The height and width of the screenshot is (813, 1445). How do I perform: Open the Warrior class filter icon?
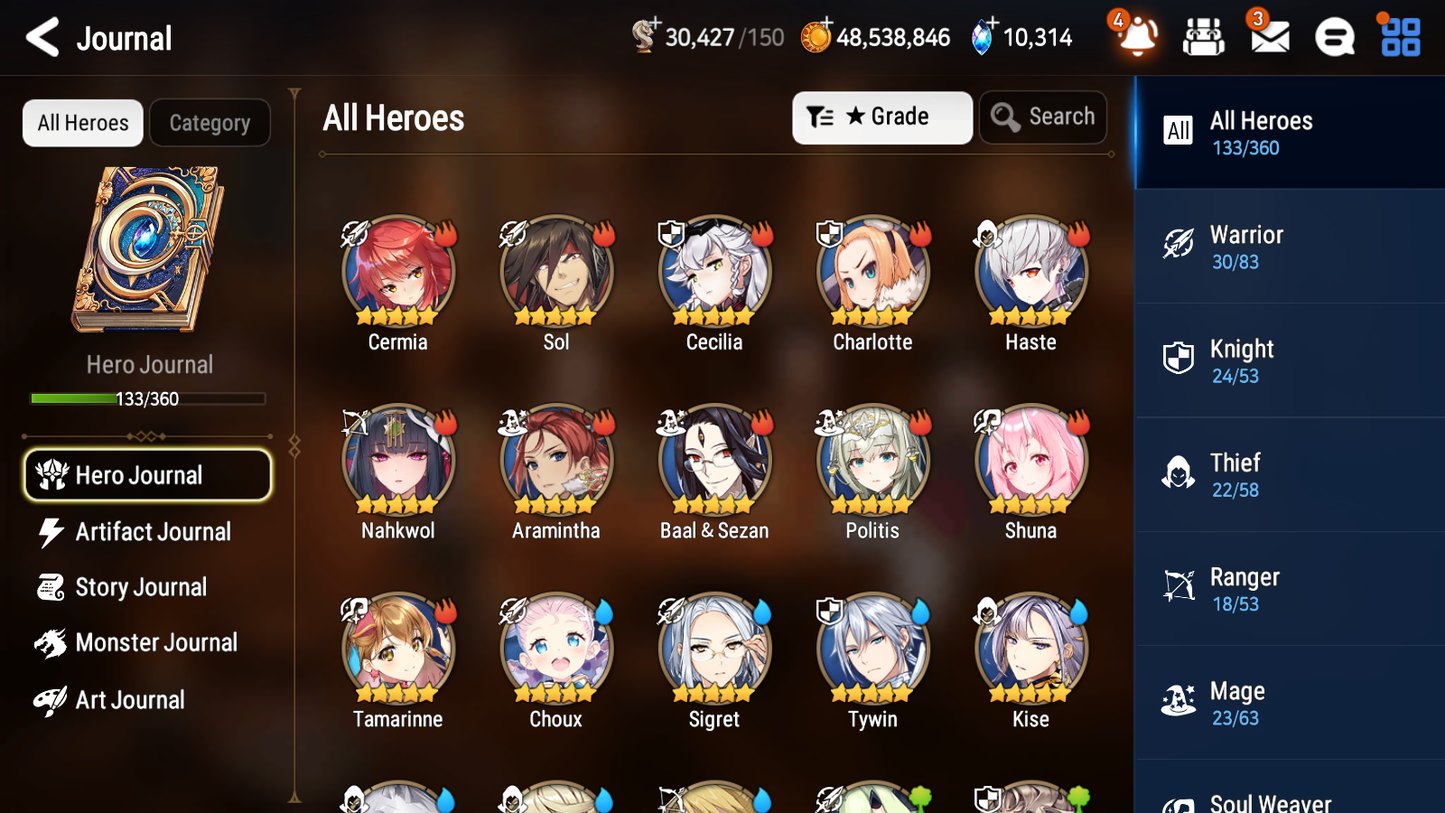[1178, 245]
